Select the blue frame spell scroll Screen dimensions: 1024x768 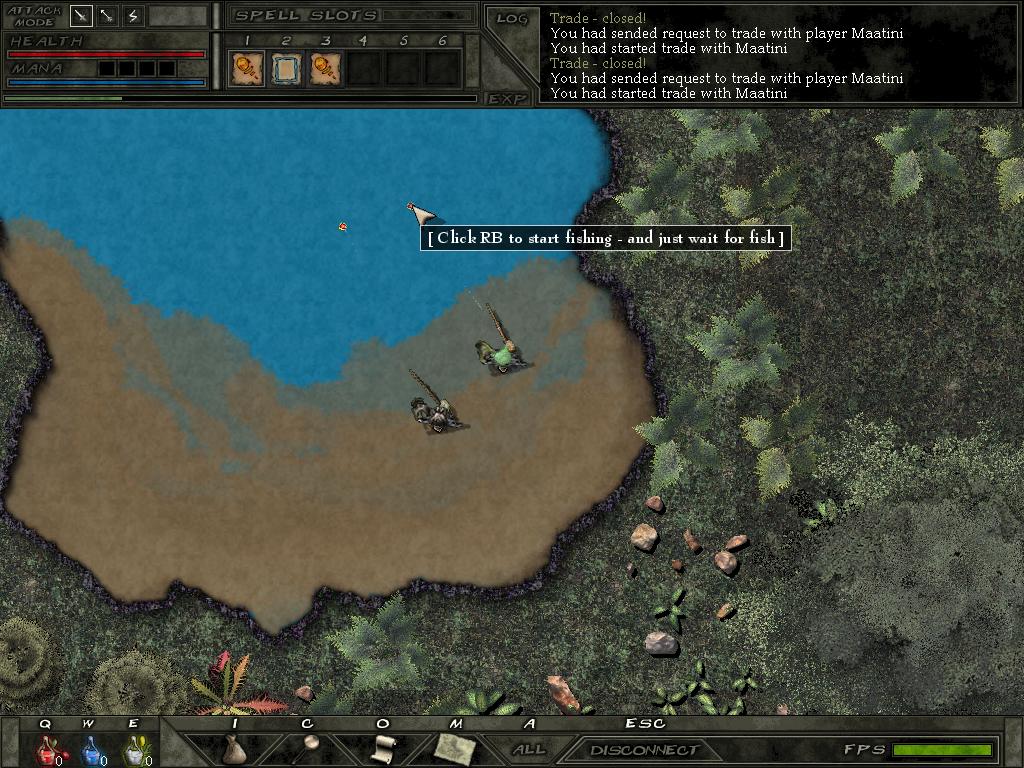click(x=286, y=68)
